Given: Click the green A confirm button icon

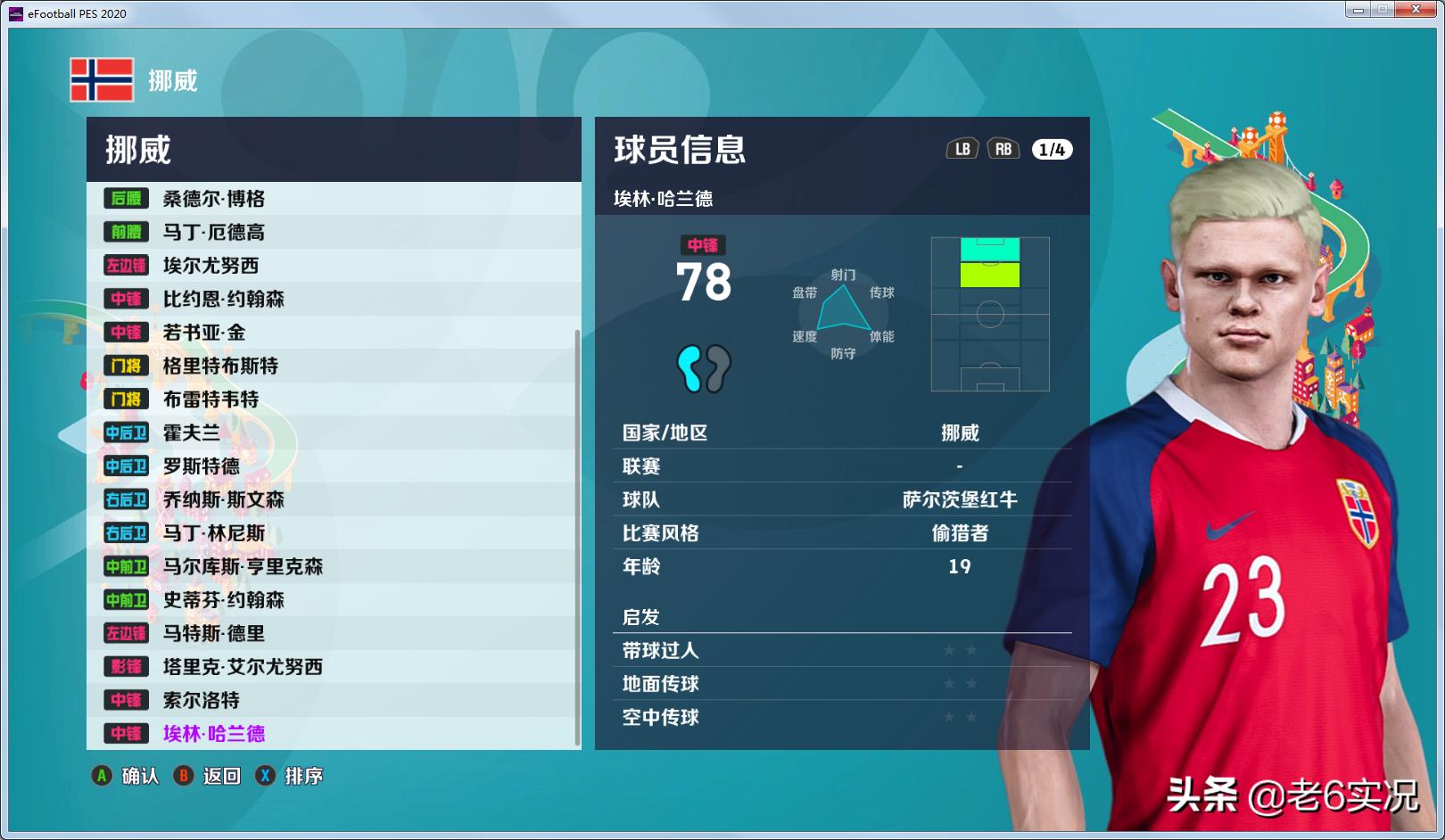Looking at the screenshot, I should pyautogui.click(x=103, y=776).
